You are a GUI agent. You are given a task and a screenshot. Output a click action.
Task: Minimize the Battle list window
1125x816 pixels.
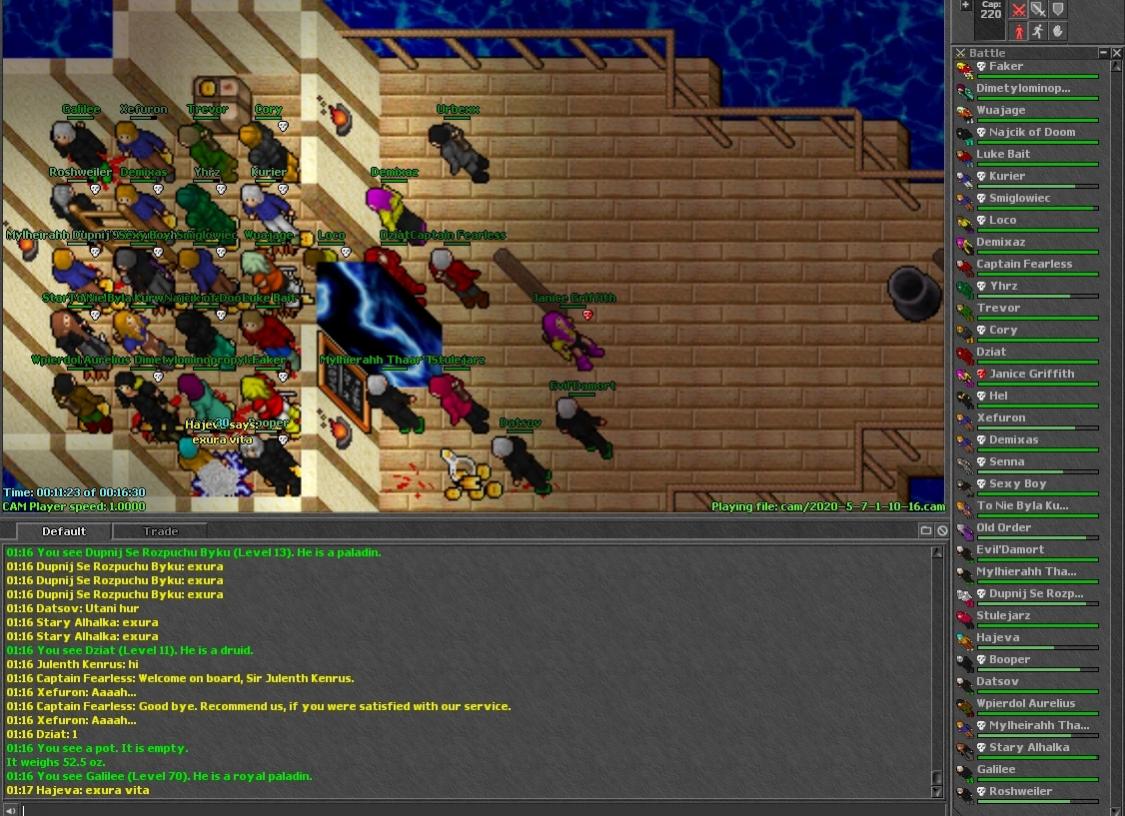1104,53
